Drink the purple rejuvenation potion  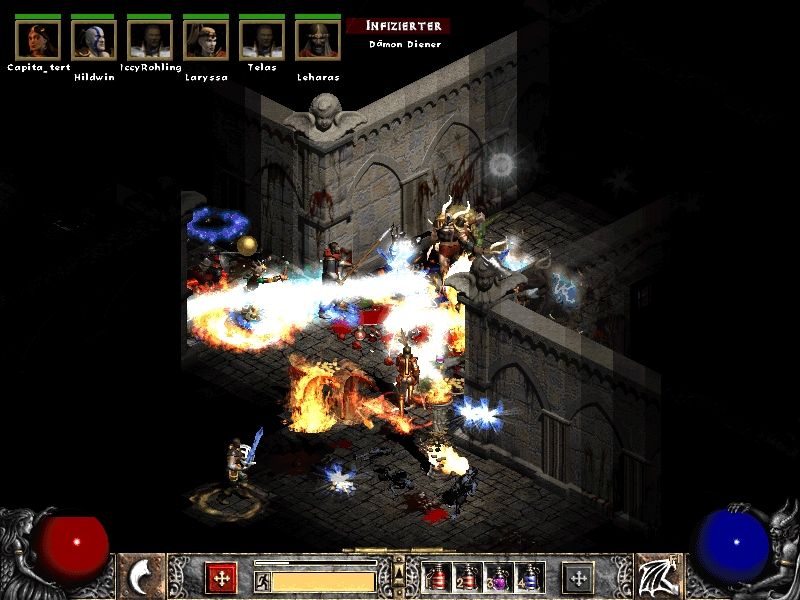(497, 578)
